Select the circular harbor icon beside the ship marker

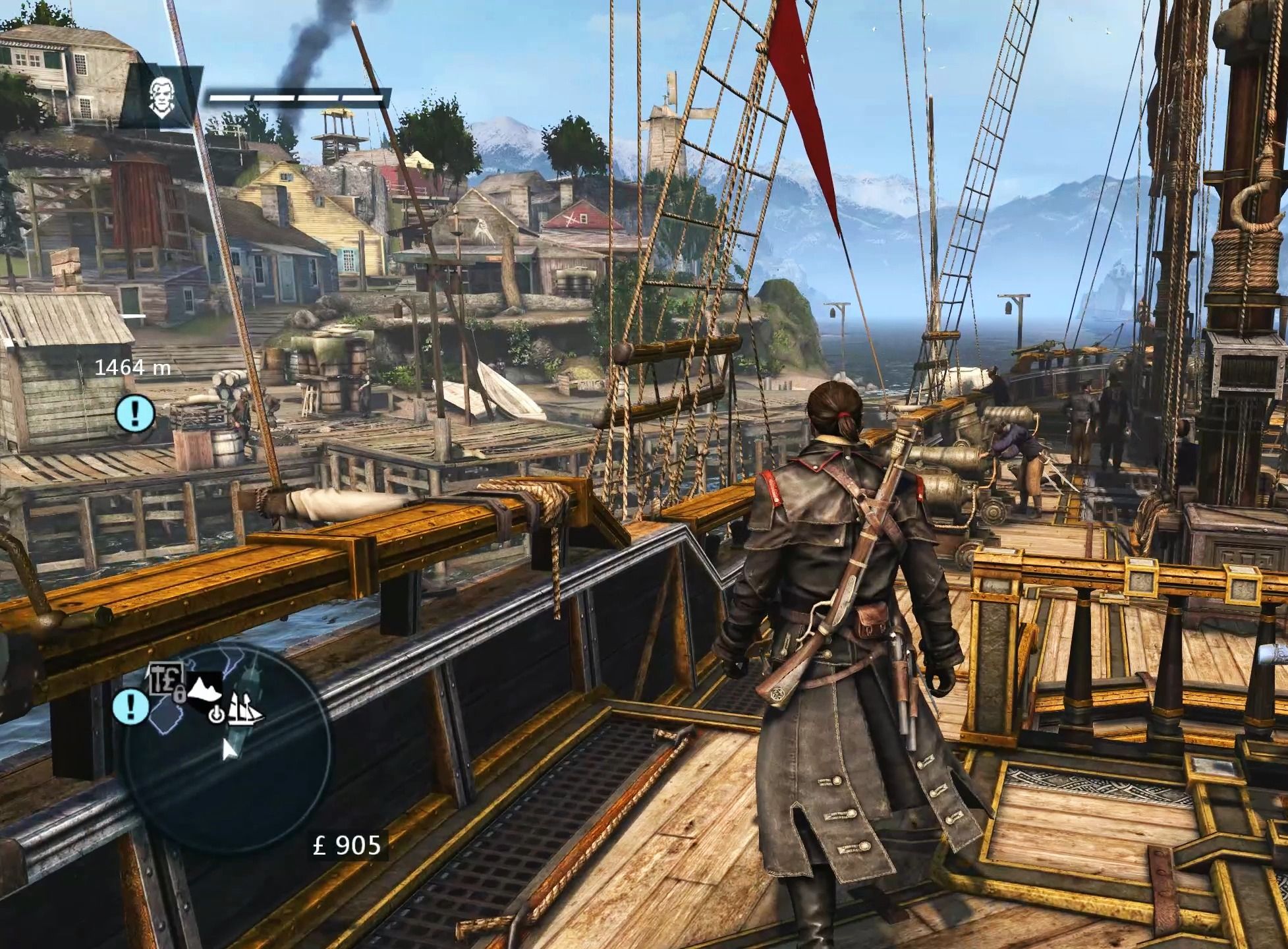tap(216, 714)
